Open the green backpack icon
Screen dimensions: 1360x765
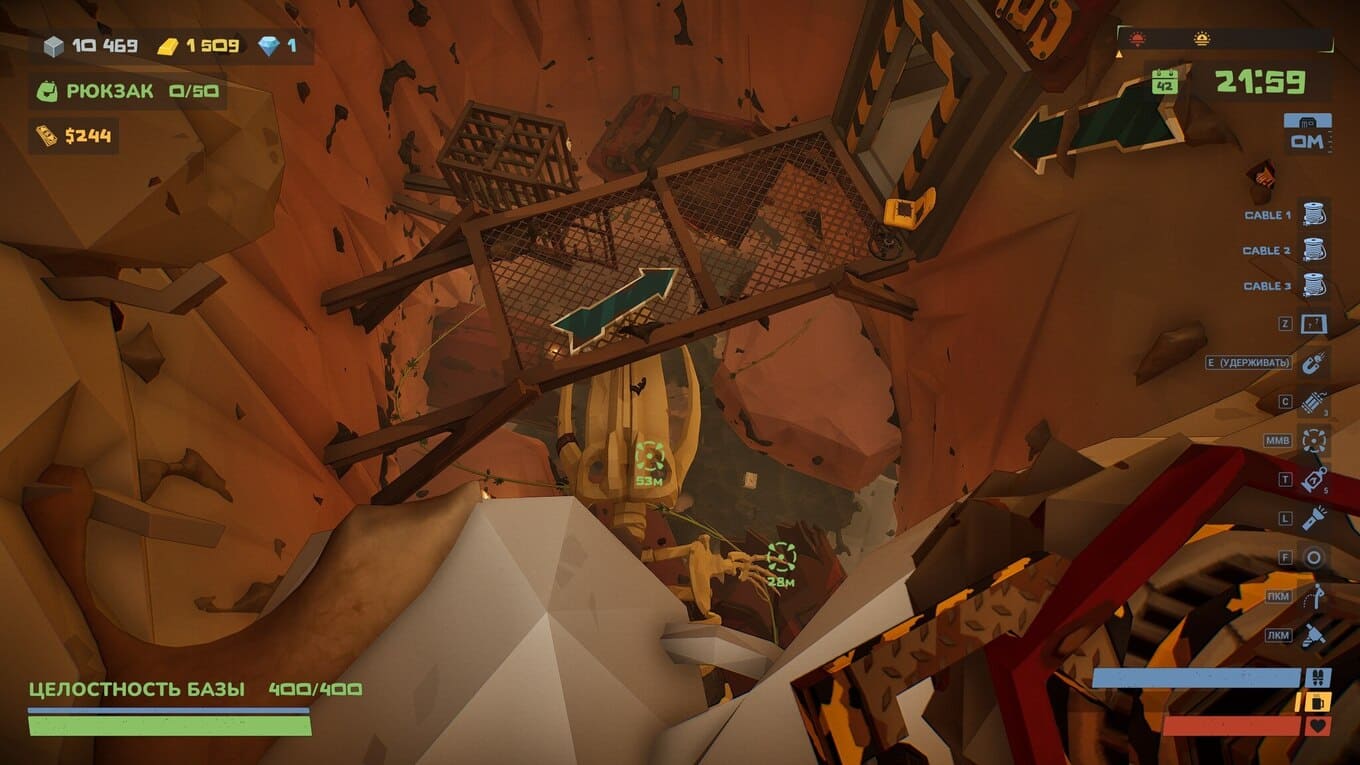[47, 92]
